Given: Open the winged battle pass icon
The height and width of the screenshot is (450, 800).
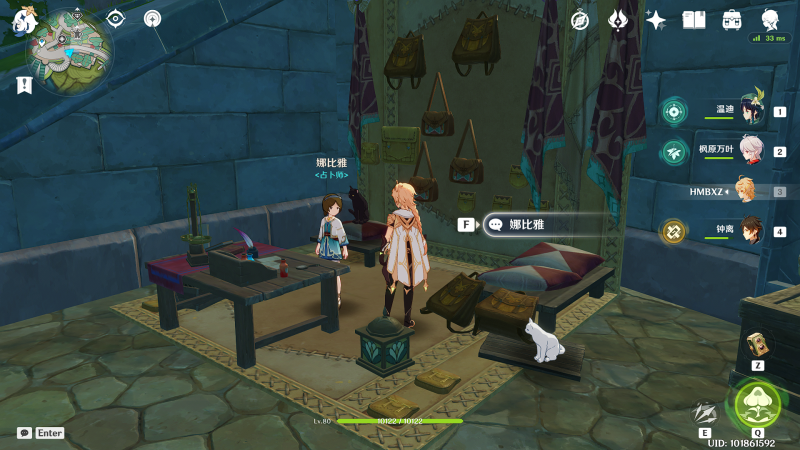Looking at the screenshot, I should [619, 20].
